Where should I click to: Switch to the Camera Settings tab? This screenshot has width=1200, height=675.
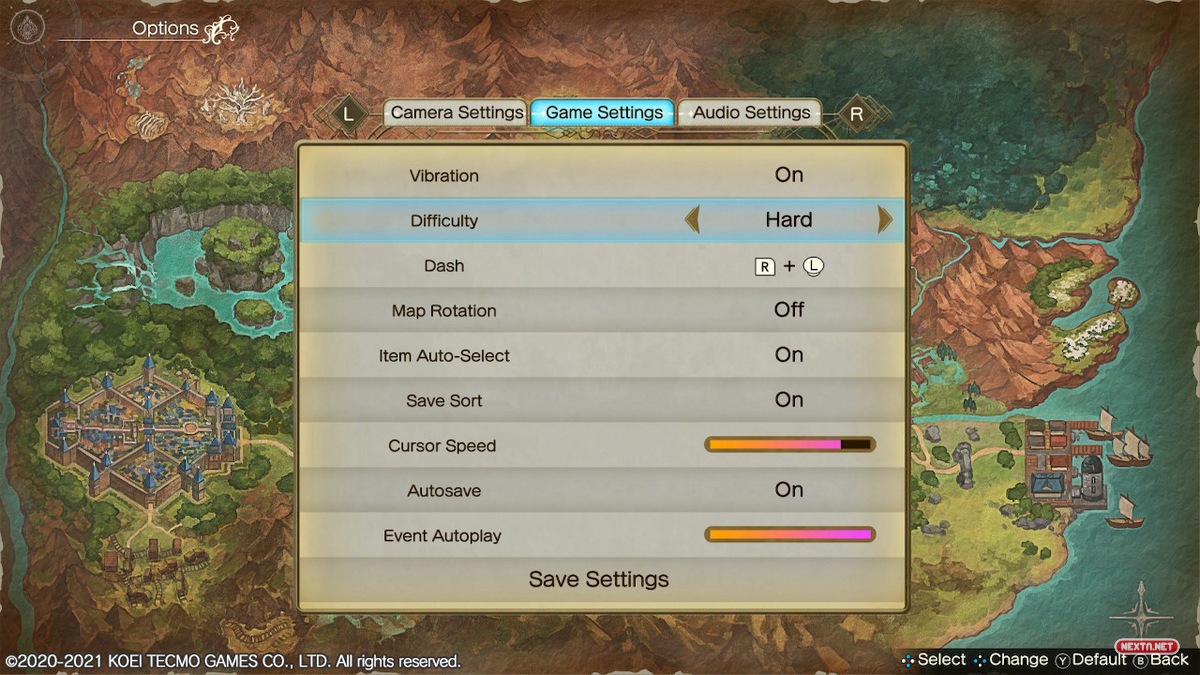[x=456, y=113]
